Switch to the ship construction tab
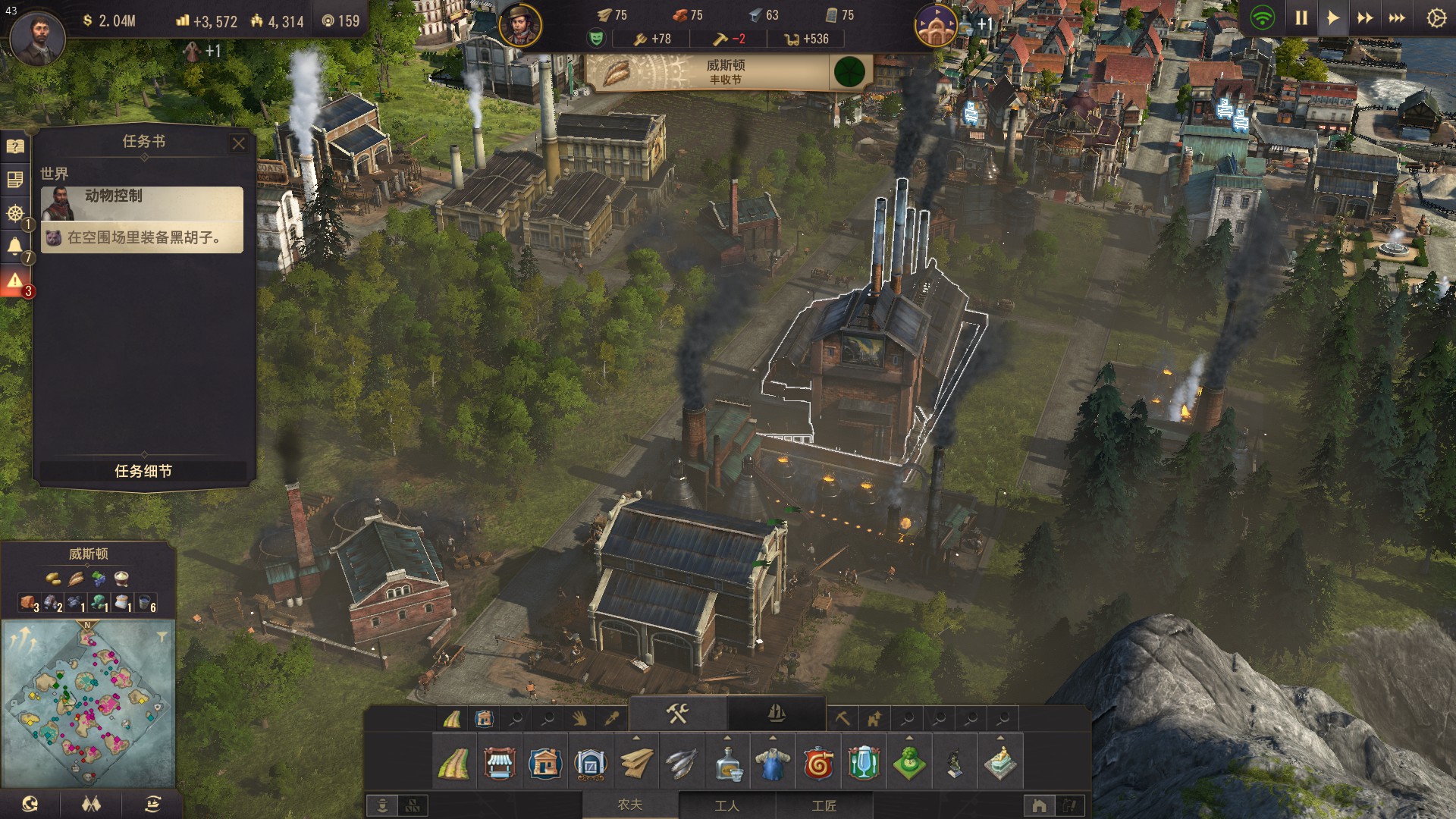Image resolution: width=1456 pixels, height=819 pixels. tap(776, 714)
